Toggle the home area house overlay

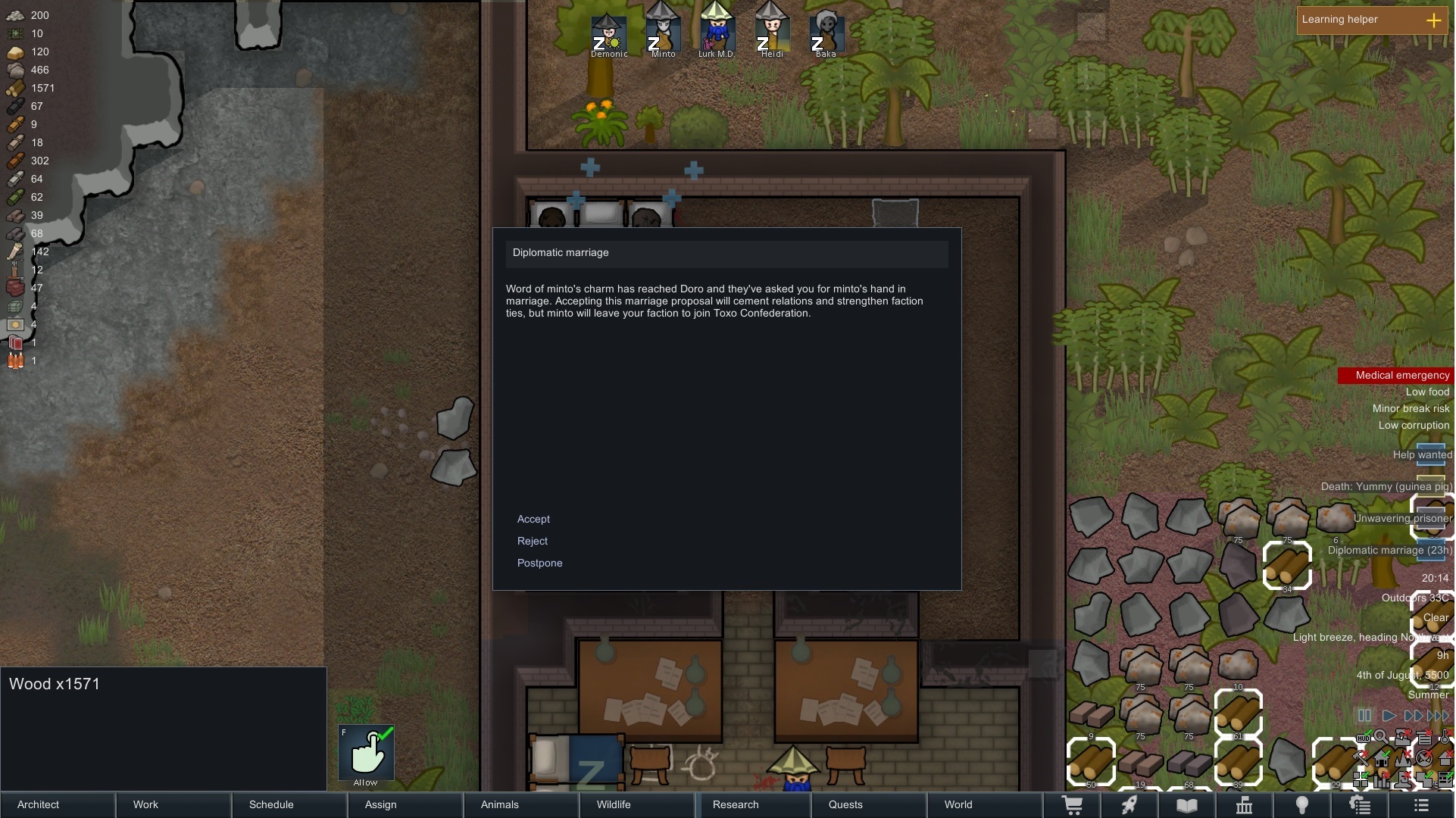[x=1380, y=760]
